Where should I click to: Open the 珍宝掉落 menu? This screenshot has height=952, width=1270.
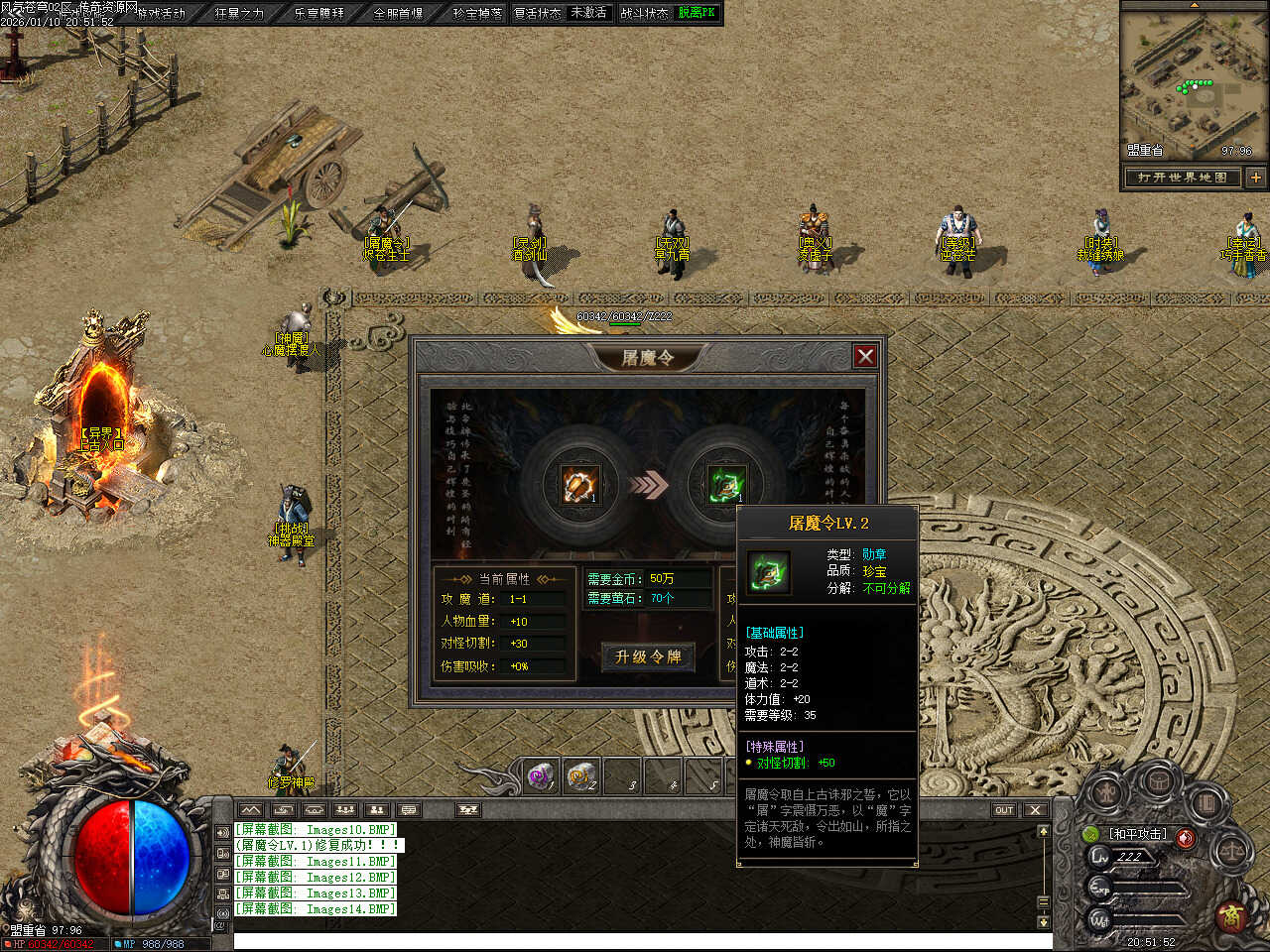[477, 13]
